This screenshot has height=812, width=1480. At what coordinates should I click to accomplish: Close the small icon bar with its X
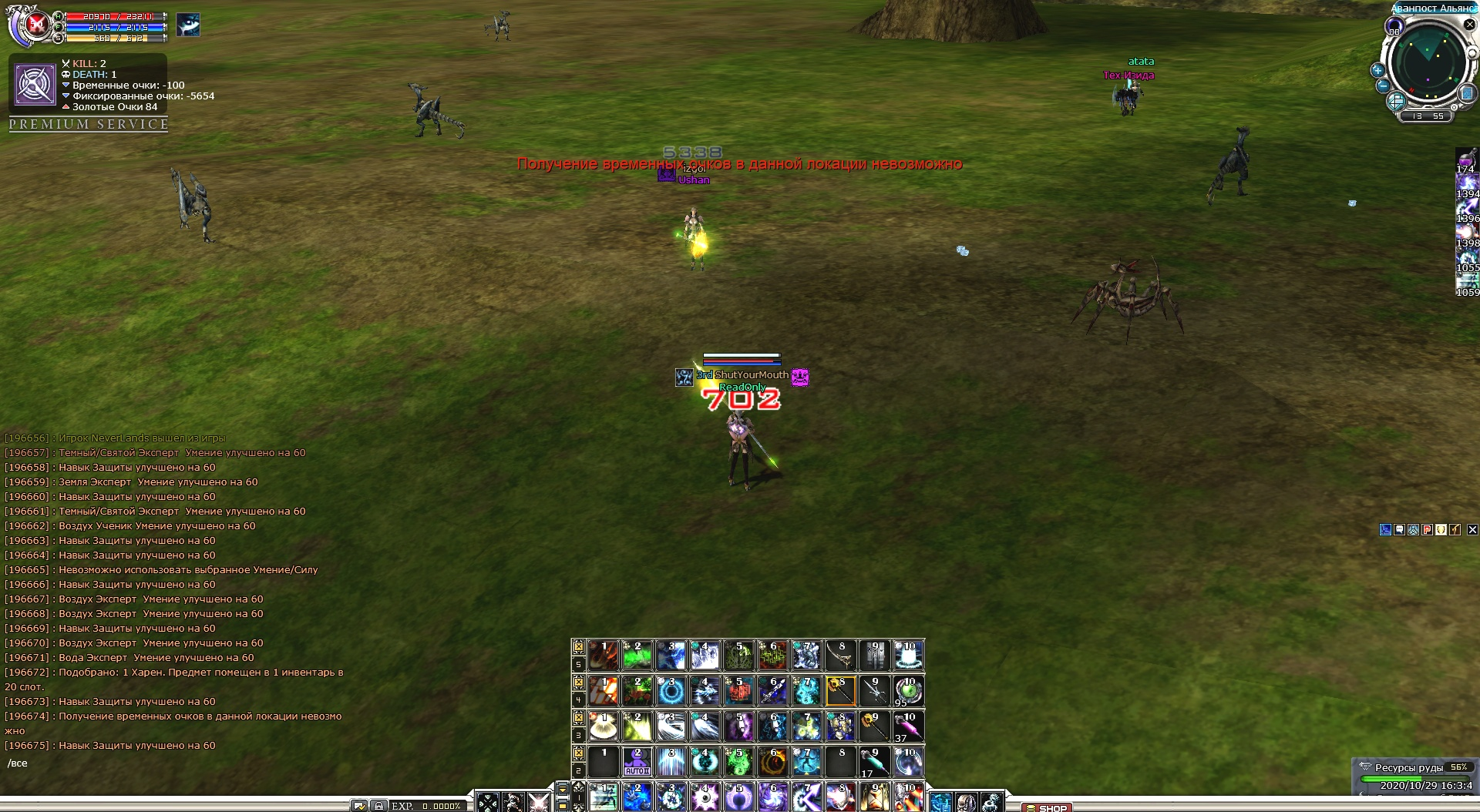(1472, 529)
